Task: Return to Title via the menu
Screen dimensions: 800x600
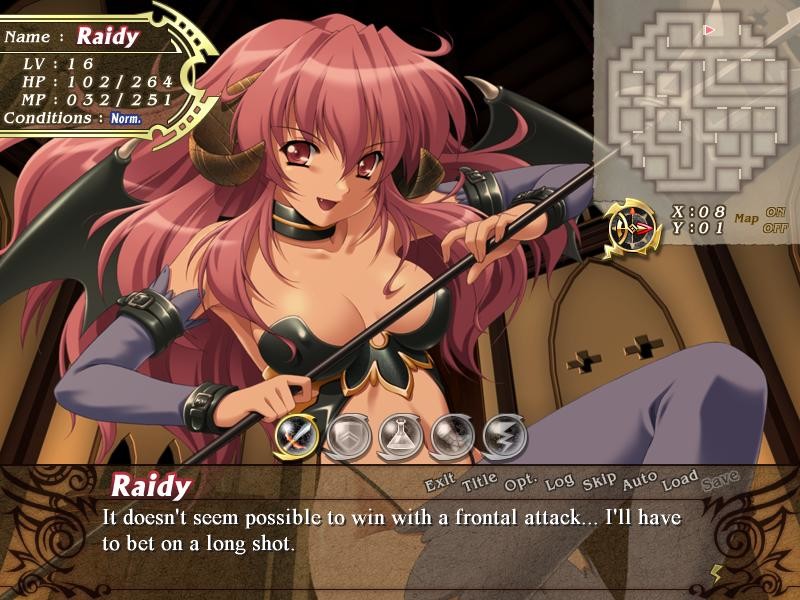Action: pyautogui.click(x=479, y=484)
